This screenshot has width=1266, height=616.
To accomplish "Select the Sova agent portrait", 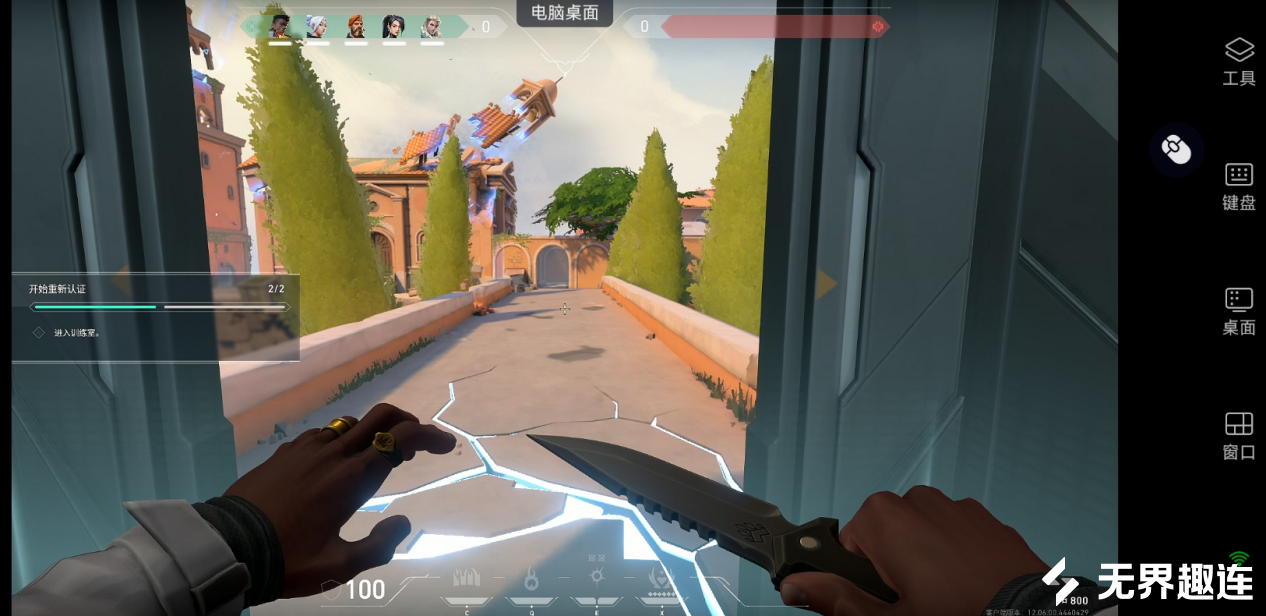I will coord(432,27).
